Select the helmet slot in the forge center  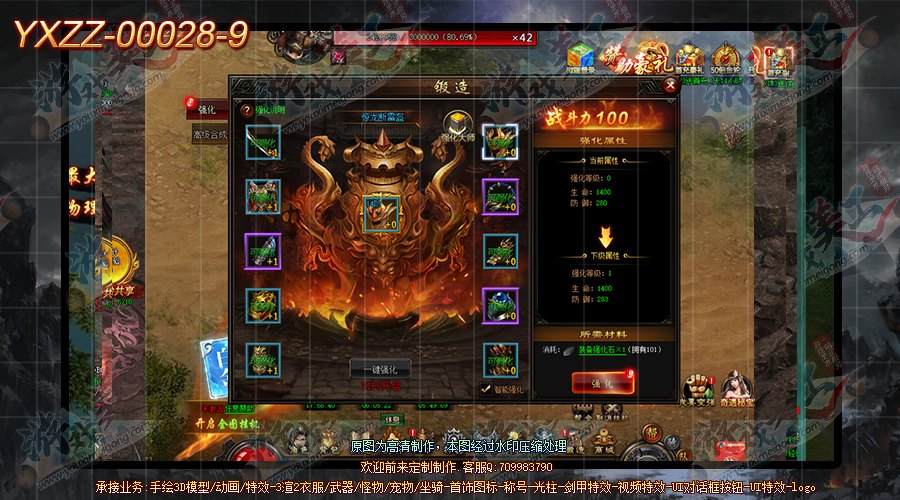tap(381, 213)
